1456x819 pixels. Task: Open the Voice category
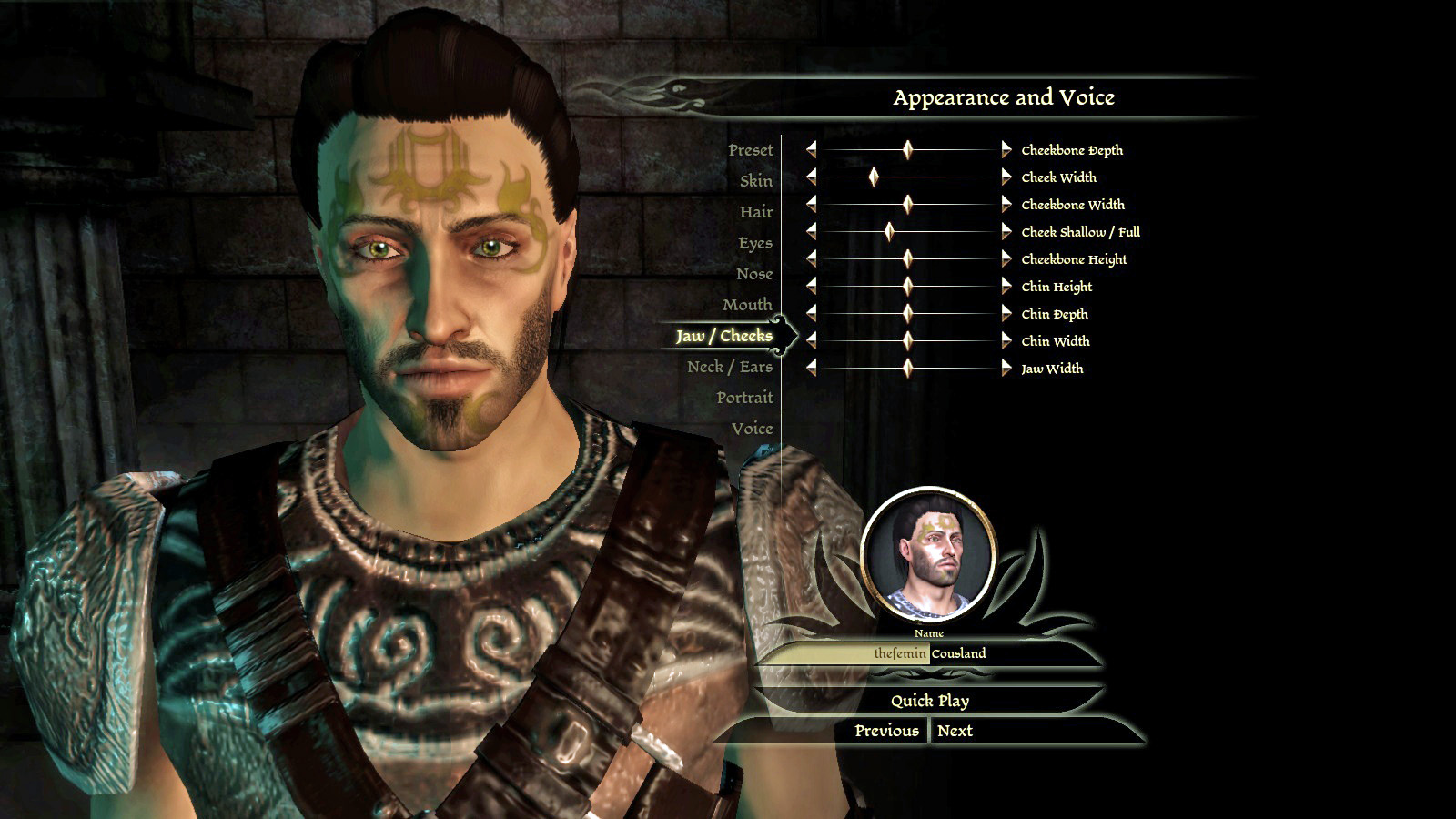[752, 429]
